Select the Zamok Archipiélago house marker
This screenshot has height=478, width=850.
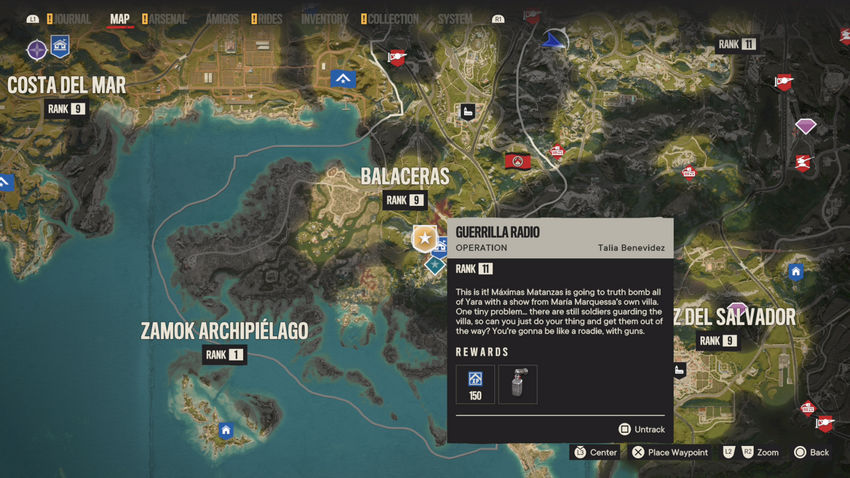[226, 431]
